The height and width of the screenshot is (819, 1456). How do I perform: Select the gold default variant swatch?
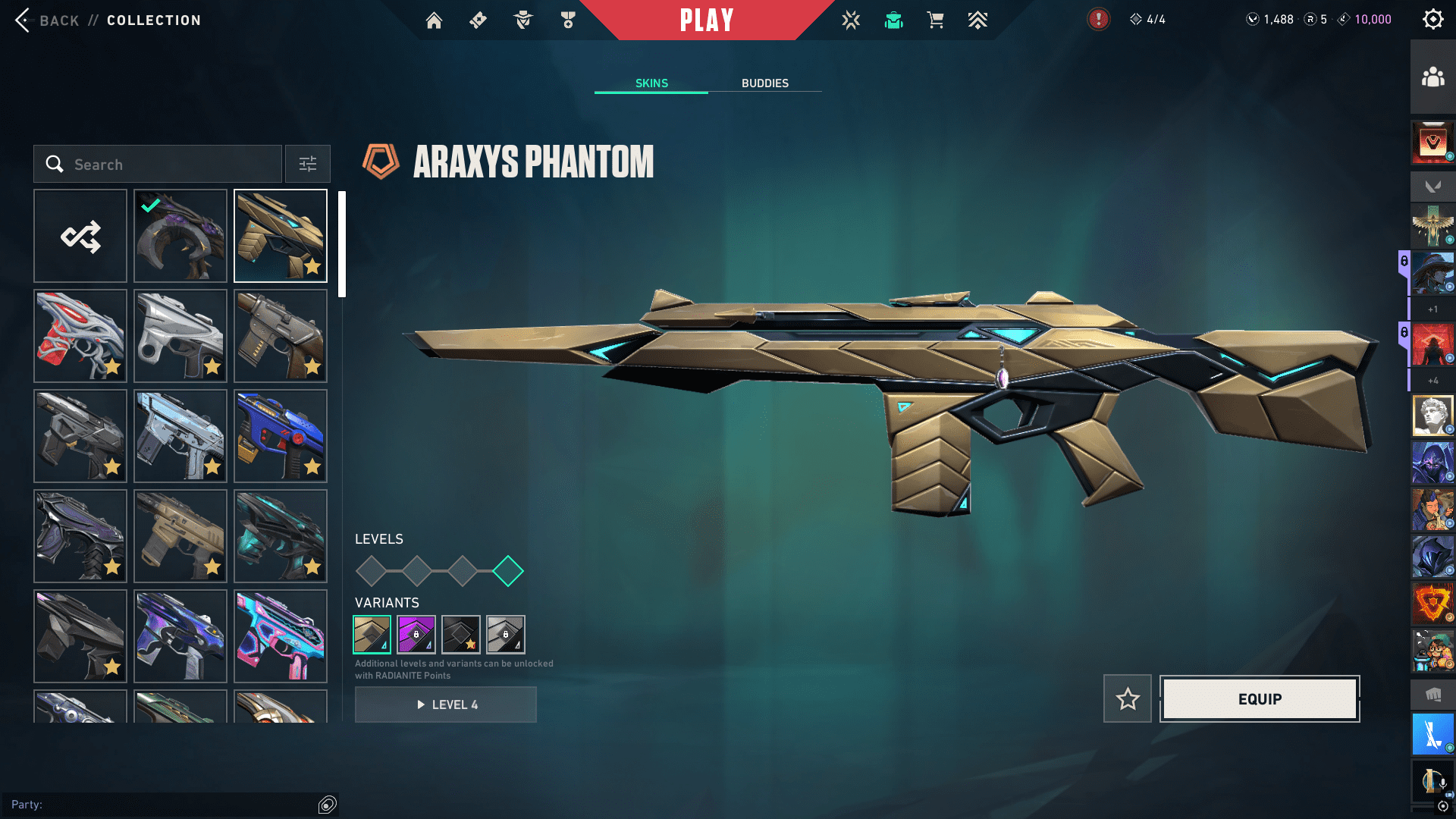(x=372, y=635)
